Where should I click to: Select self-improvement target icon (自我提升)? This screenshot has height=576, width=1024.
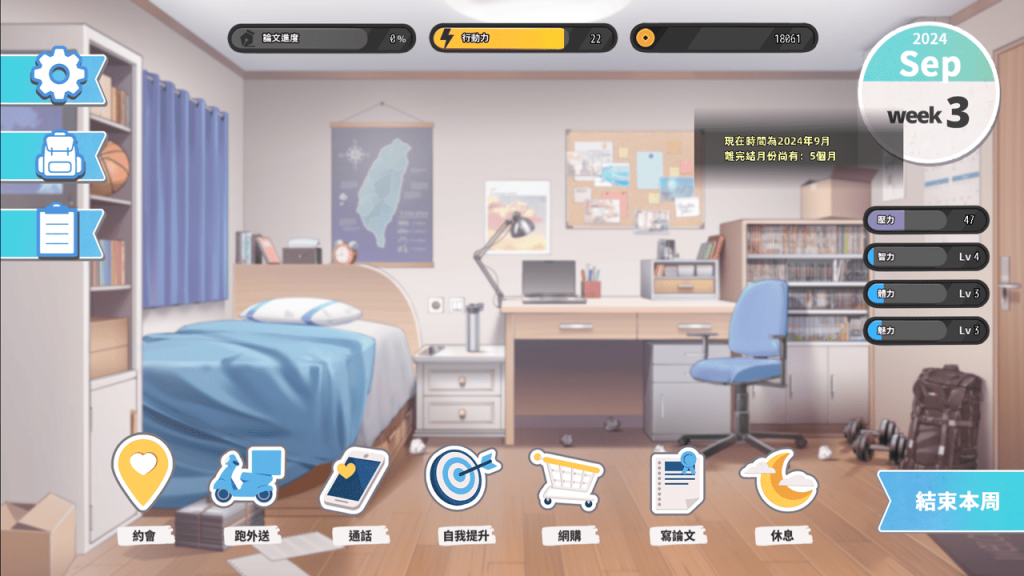click(463, 478)
